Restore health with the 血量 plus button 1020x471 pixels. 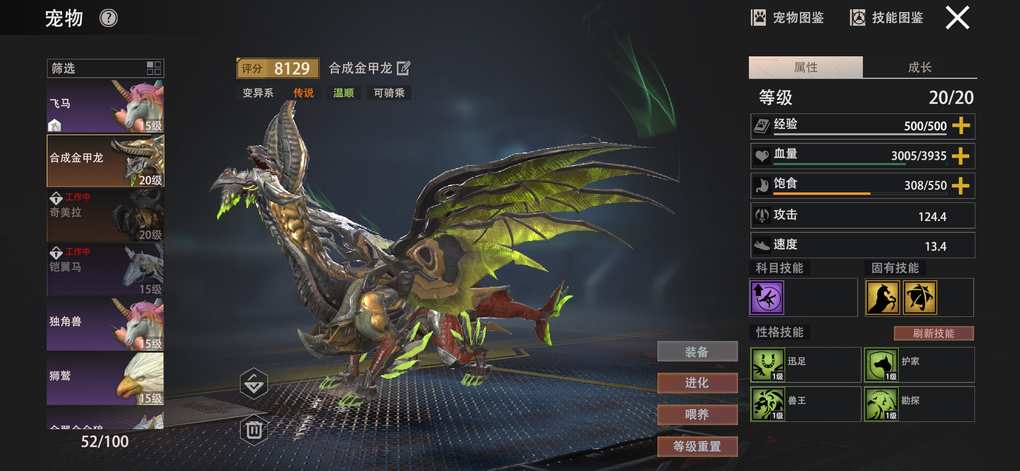961,156
